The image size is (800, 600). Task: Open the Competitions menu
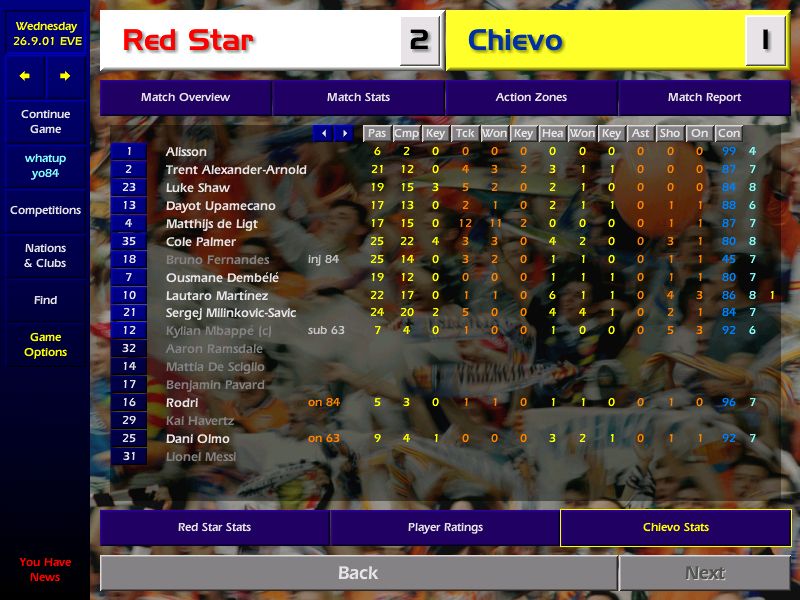click(45, 210)
